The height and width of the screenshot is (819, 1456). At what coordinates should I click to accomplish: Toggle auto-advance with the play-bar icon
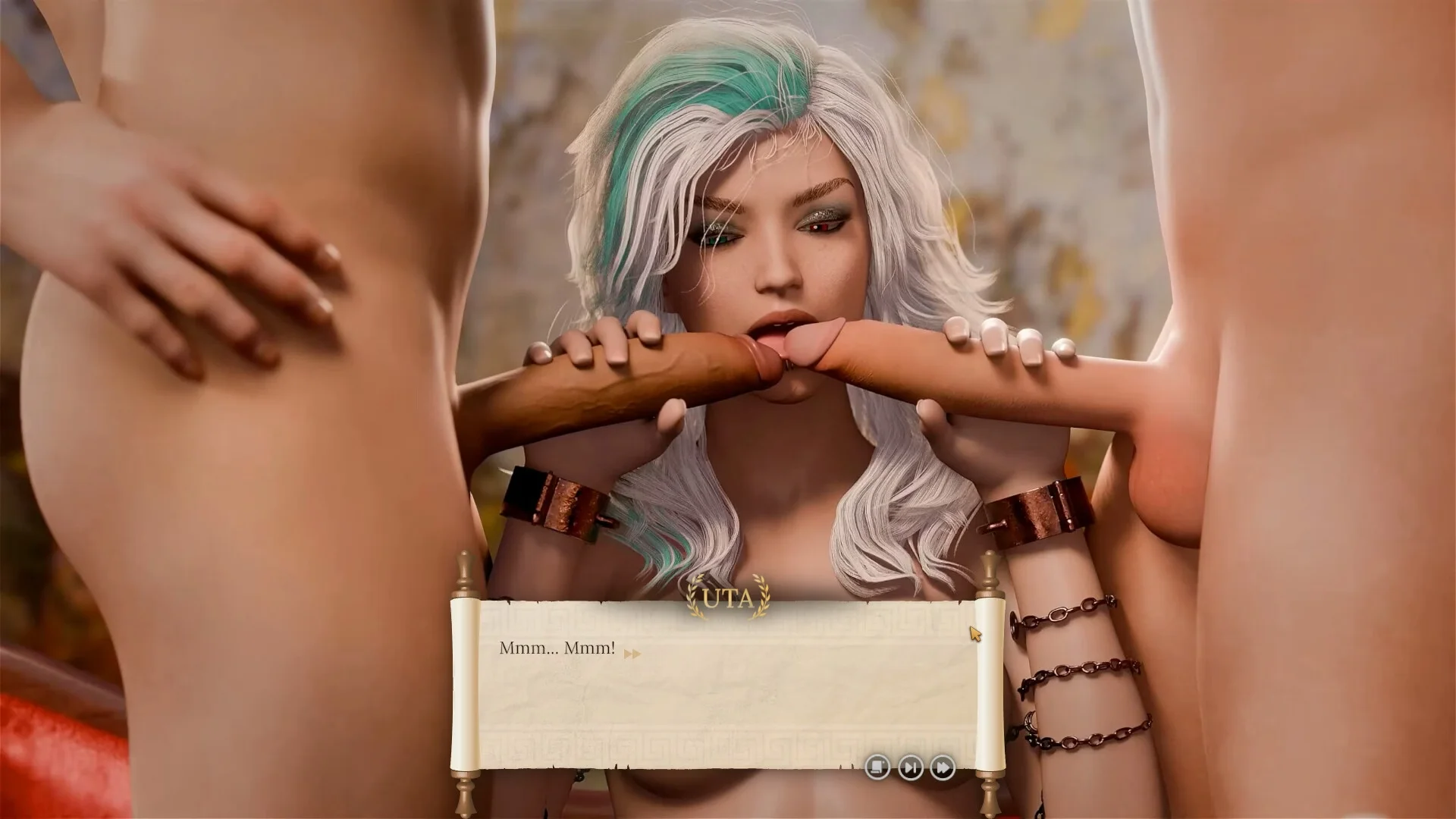click(x=910, y=767)
